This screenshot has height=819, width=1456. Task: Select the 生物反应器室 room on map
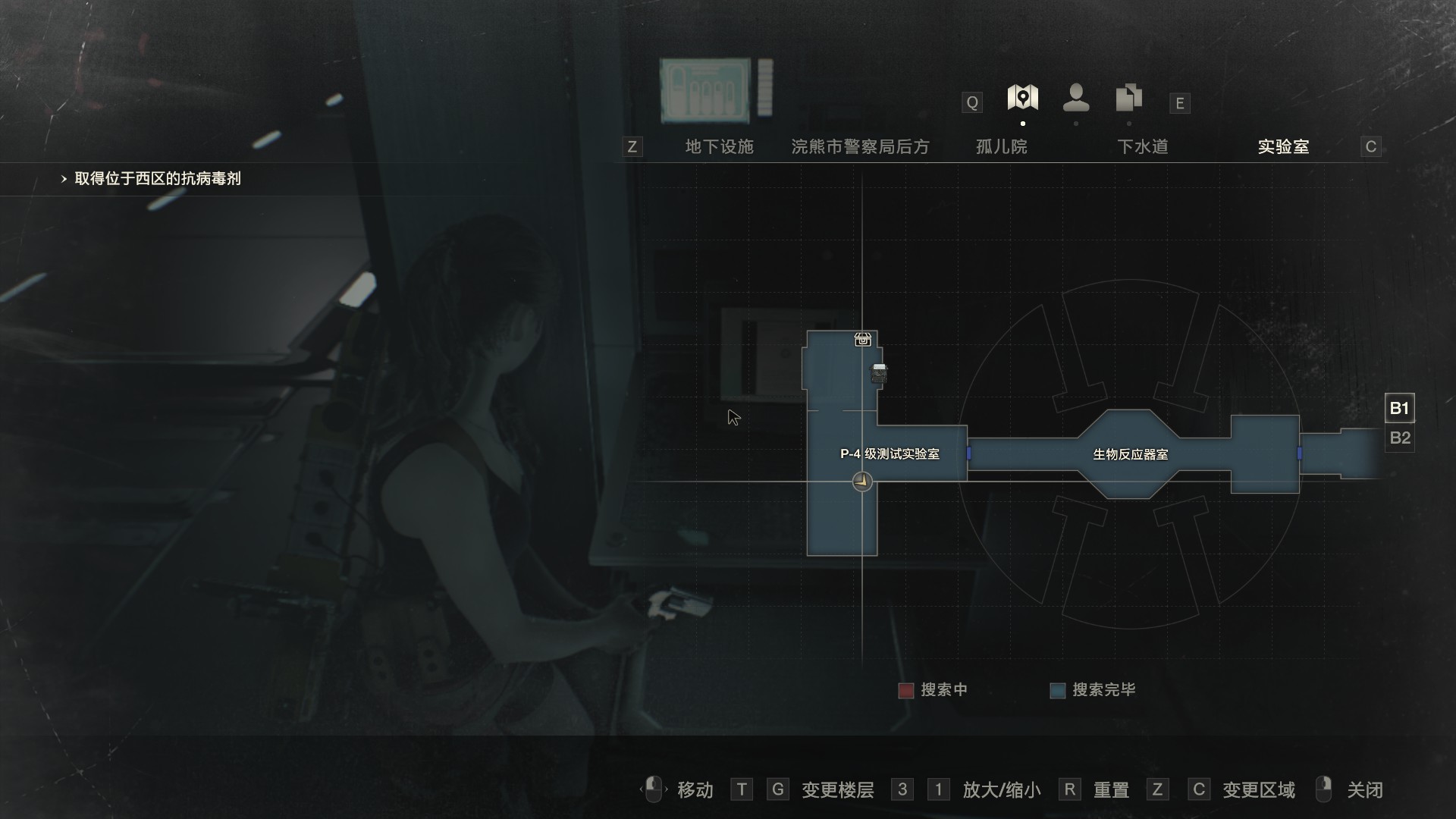[x=1130, y=454]
